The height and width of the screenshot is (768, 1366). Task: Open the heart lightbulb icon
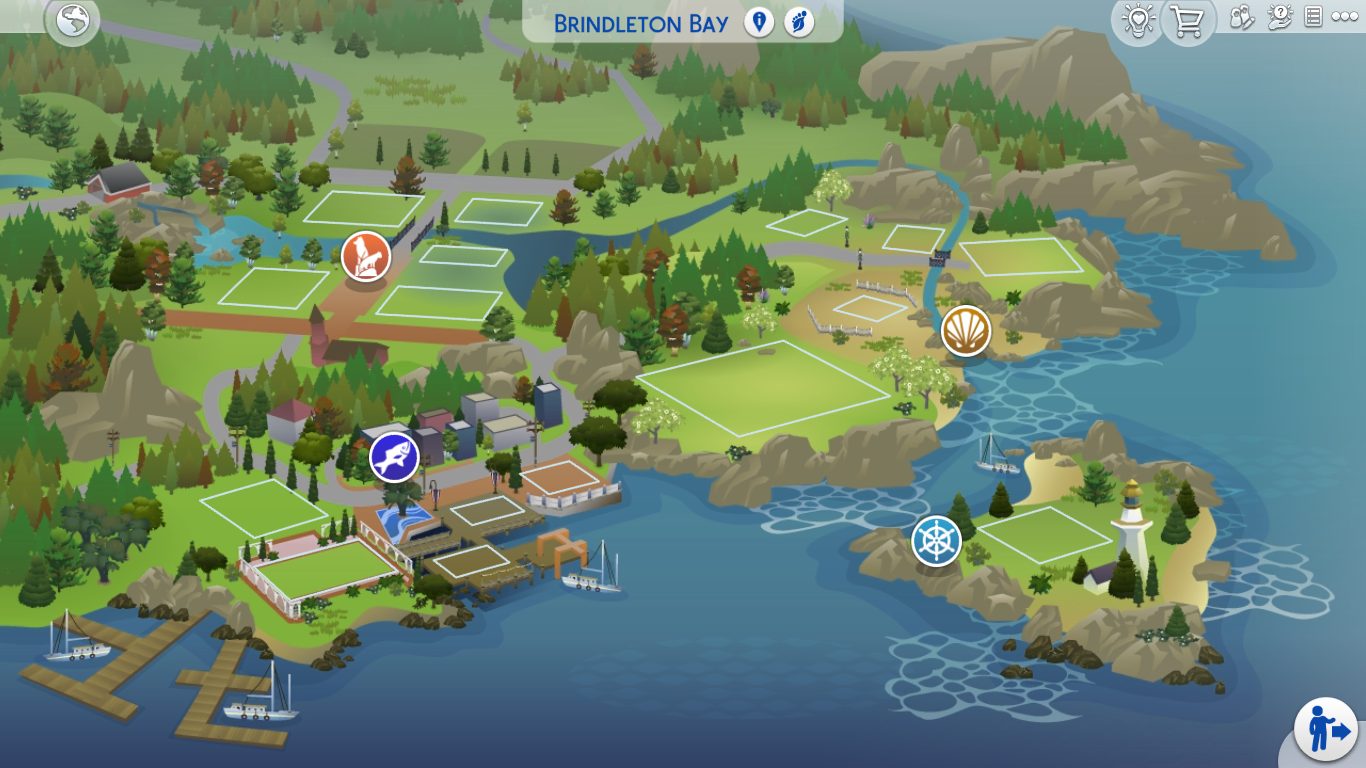click(1138, 20)
